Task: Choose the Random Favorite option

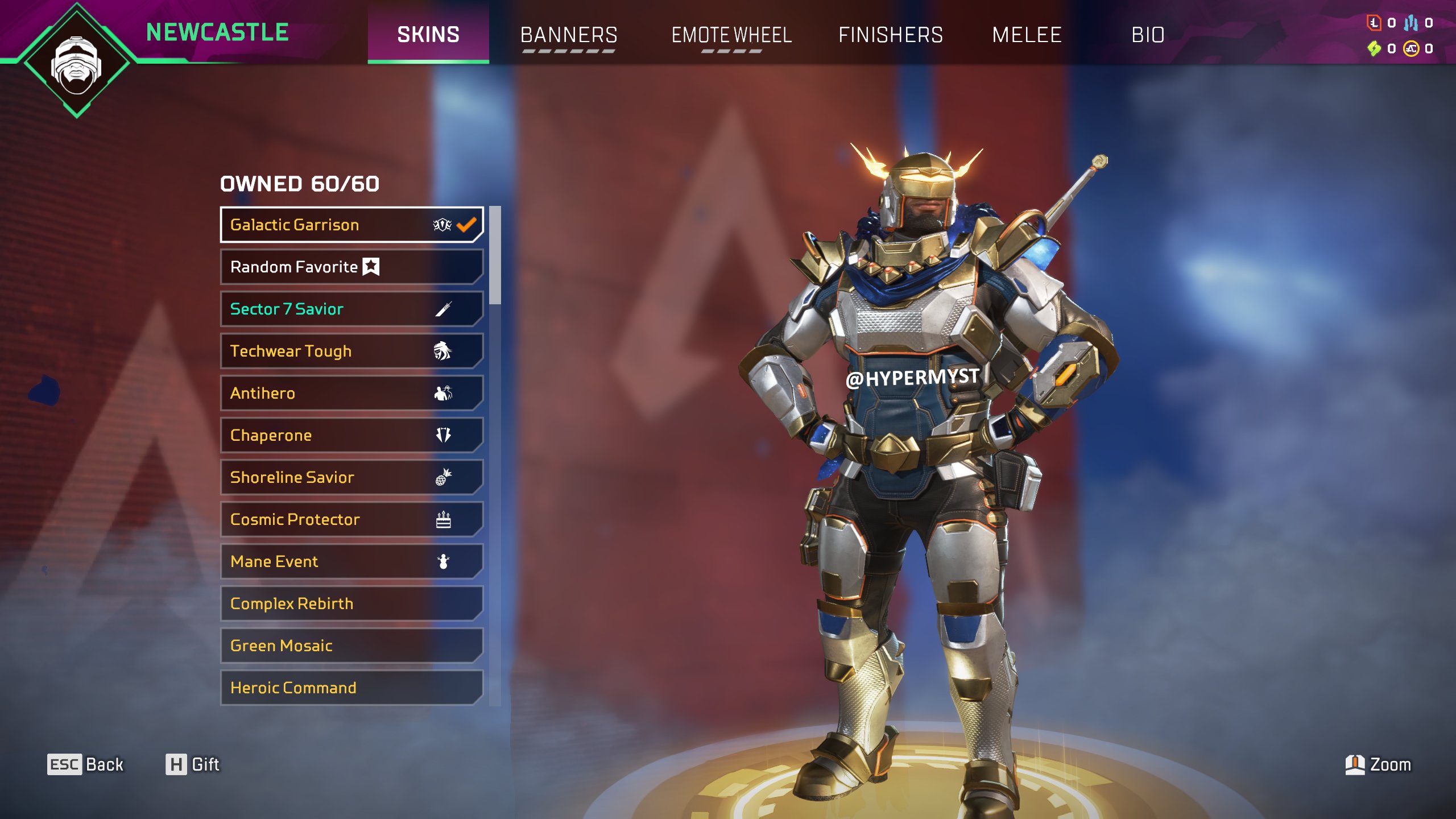Action: (x=351, y=267)
